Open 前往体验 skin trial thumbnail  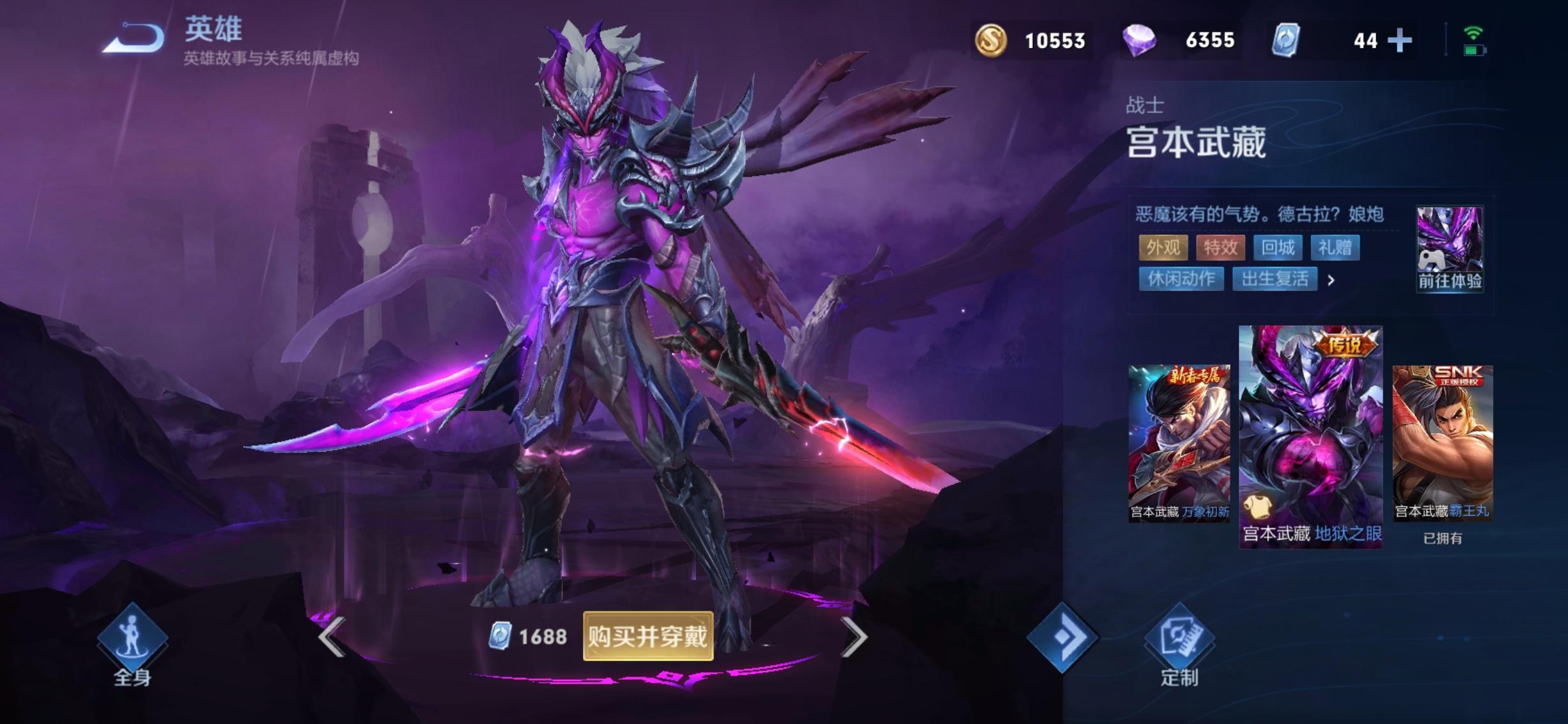pyautogui.click(x=1450, y=249)
